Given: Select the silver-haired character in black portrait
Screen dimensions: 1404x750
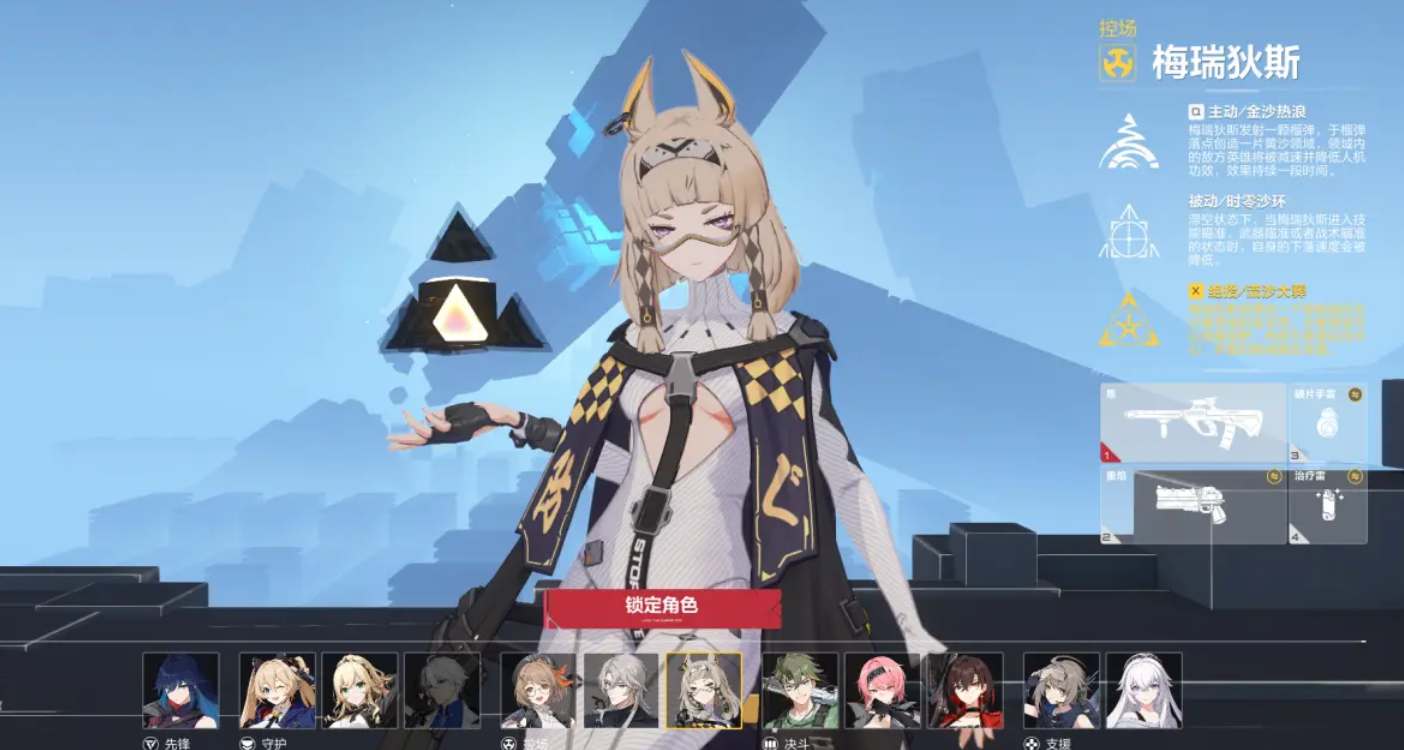Looking at the screenshot, I should (x=621, y=690).
